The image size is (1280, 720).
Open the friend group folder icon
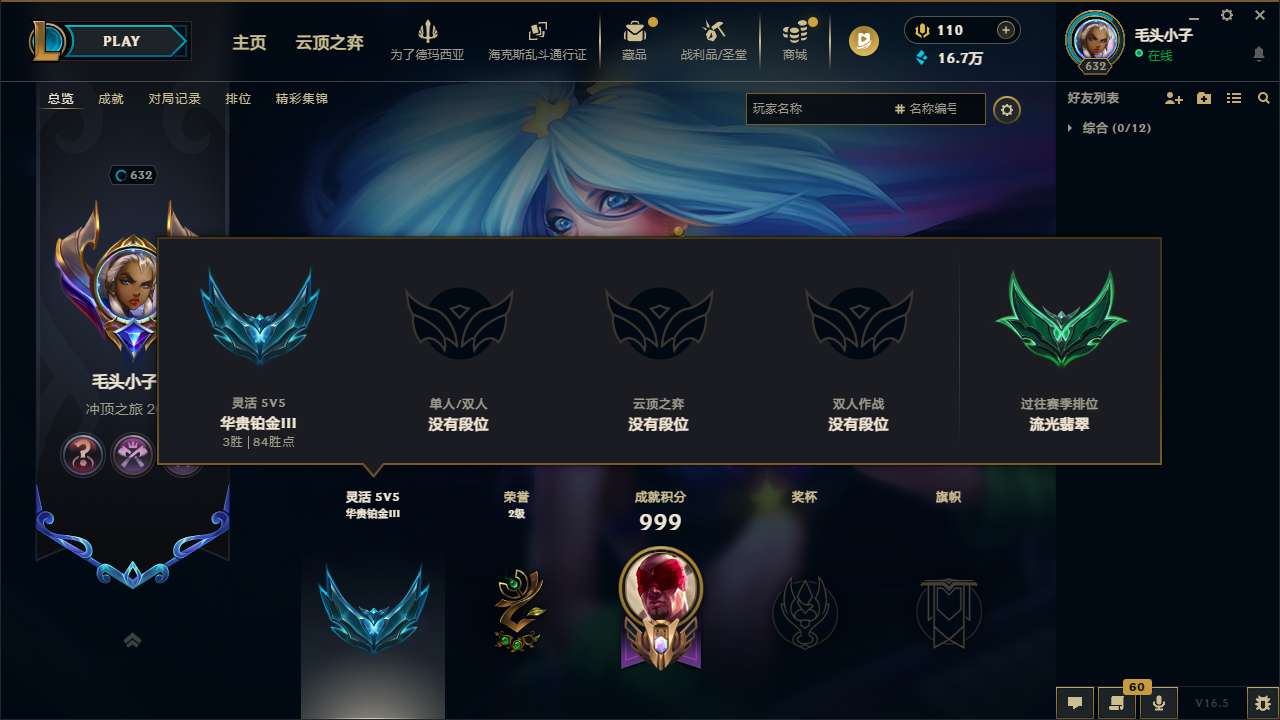pyautogui.click(x=1202, y=98)
